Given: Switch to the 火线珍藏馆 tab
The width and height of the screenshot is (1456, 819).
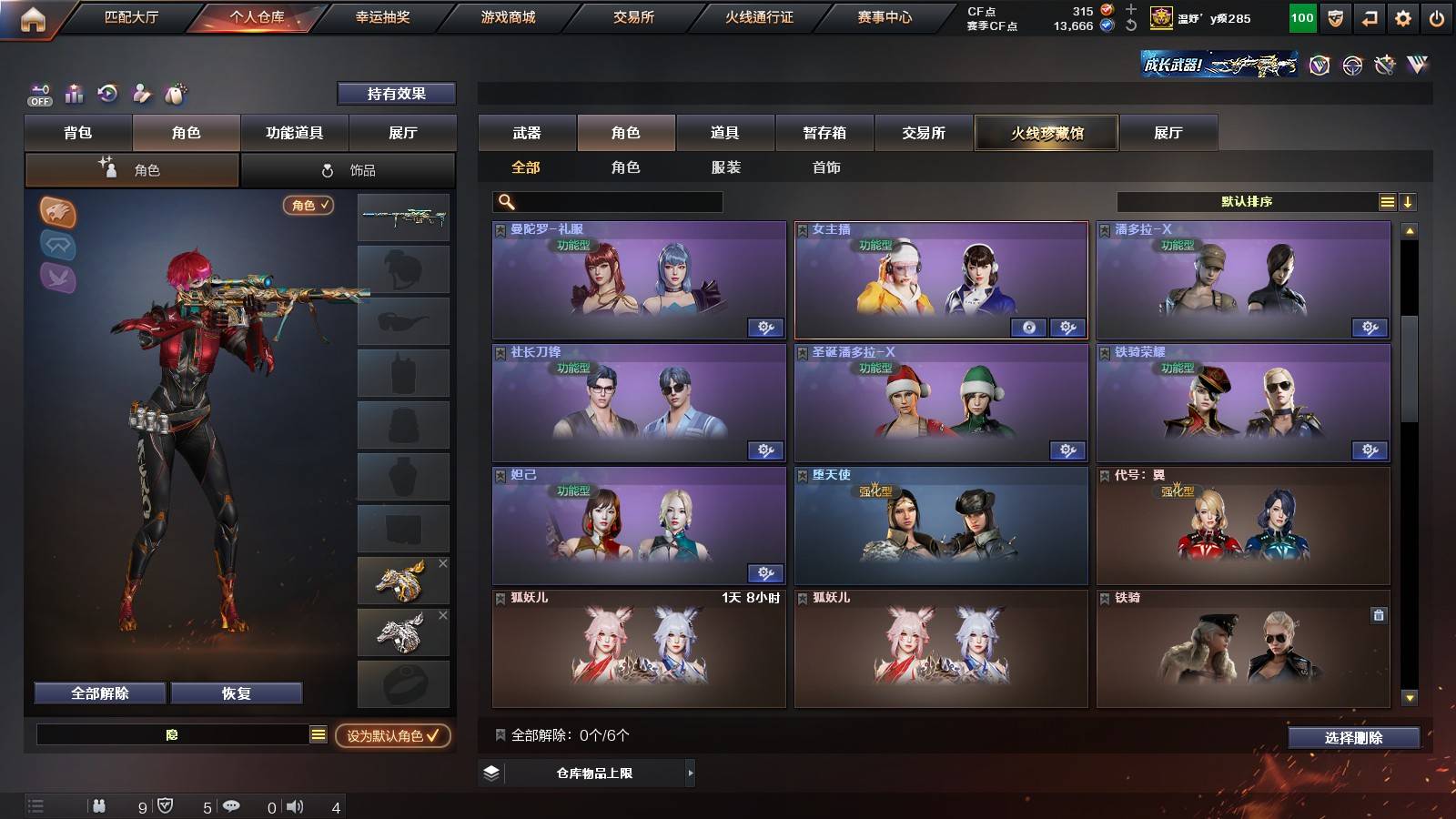Looking at the screenshot, I should coord(1046,133).
